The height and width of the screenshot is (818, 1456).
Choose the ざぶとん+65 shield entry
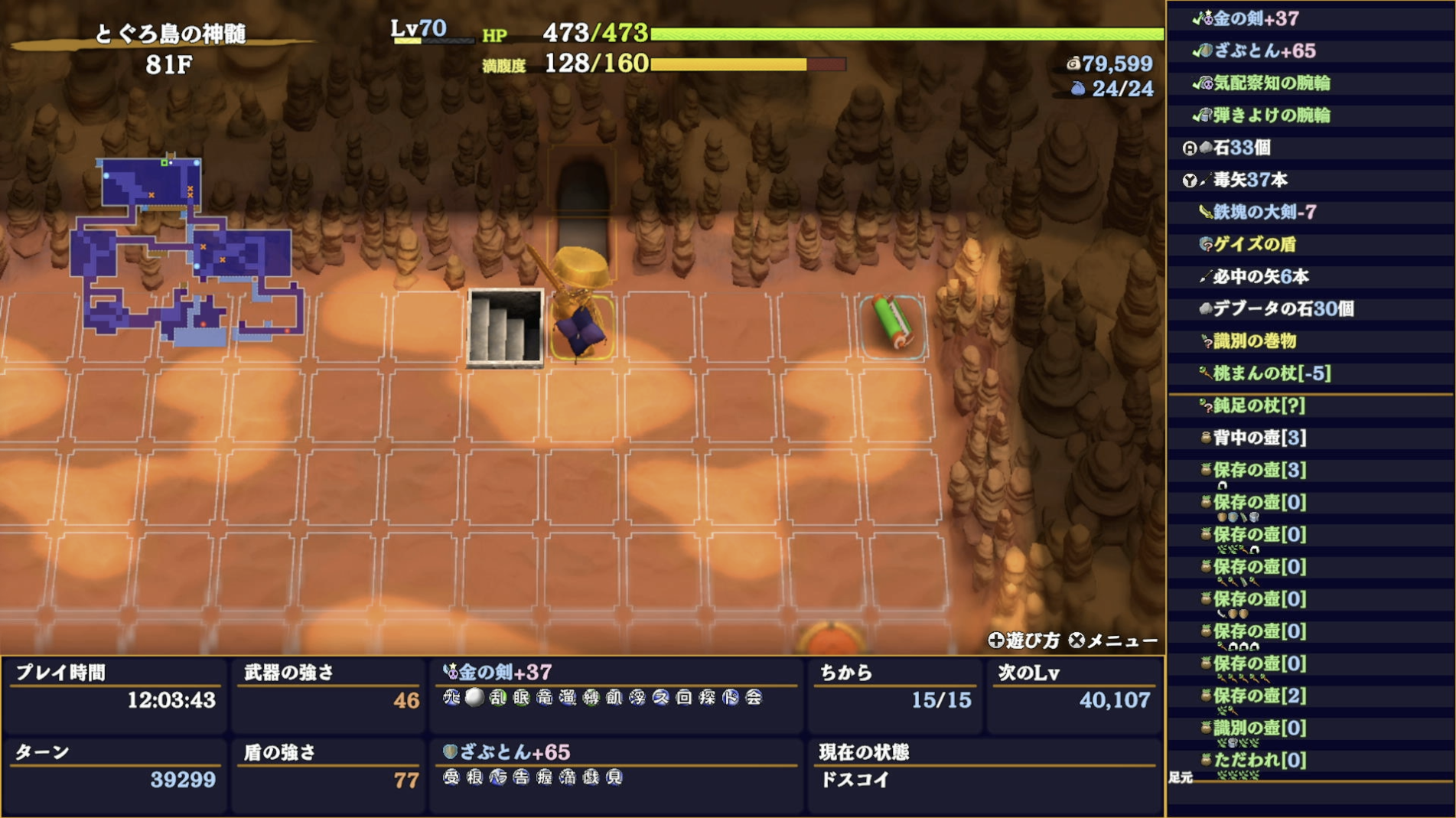(x=1263, y=51)
